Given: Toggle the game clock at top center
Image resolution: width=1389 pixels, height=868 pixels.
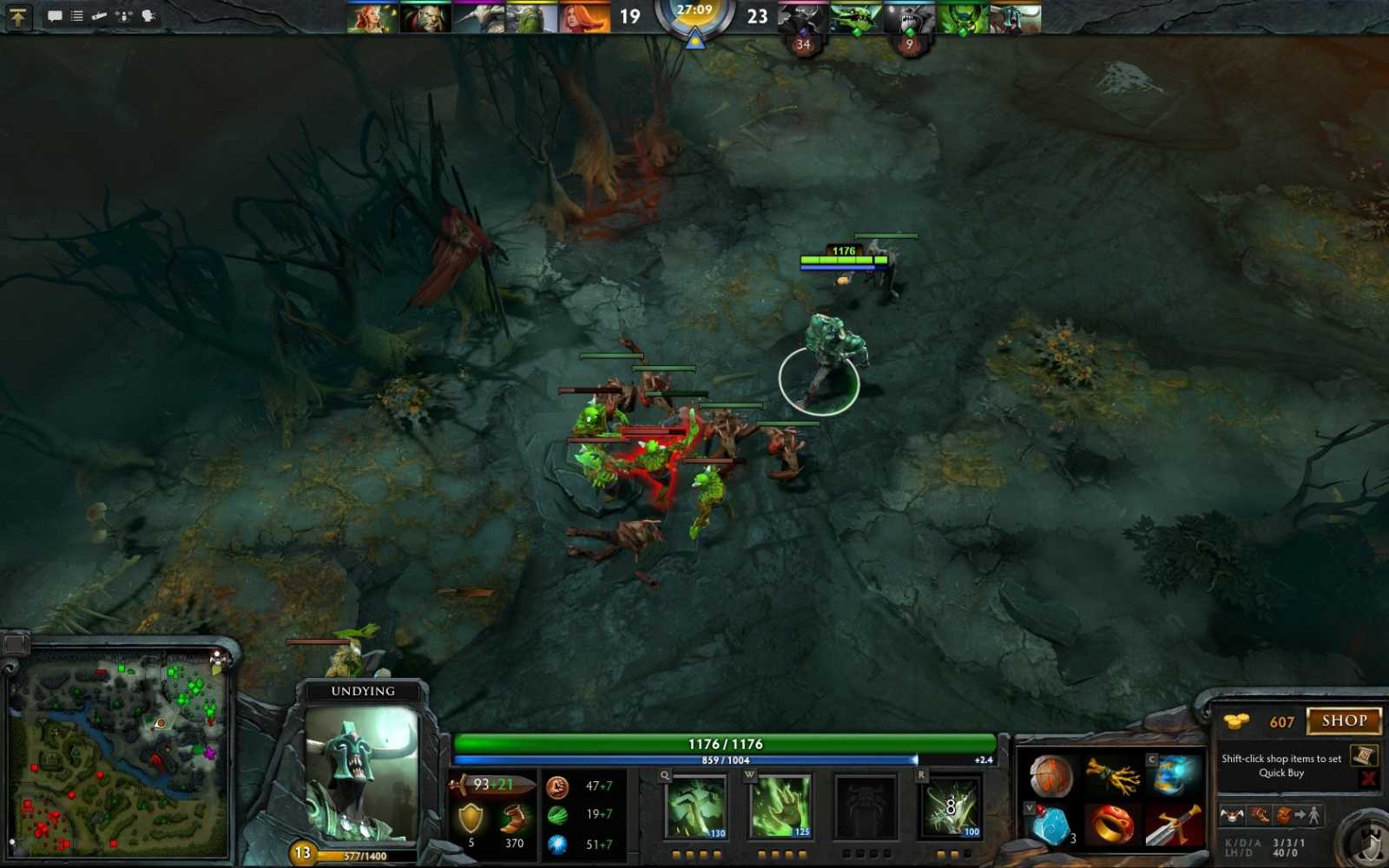Looking at the screenshot, I should (x=694, y=12).
